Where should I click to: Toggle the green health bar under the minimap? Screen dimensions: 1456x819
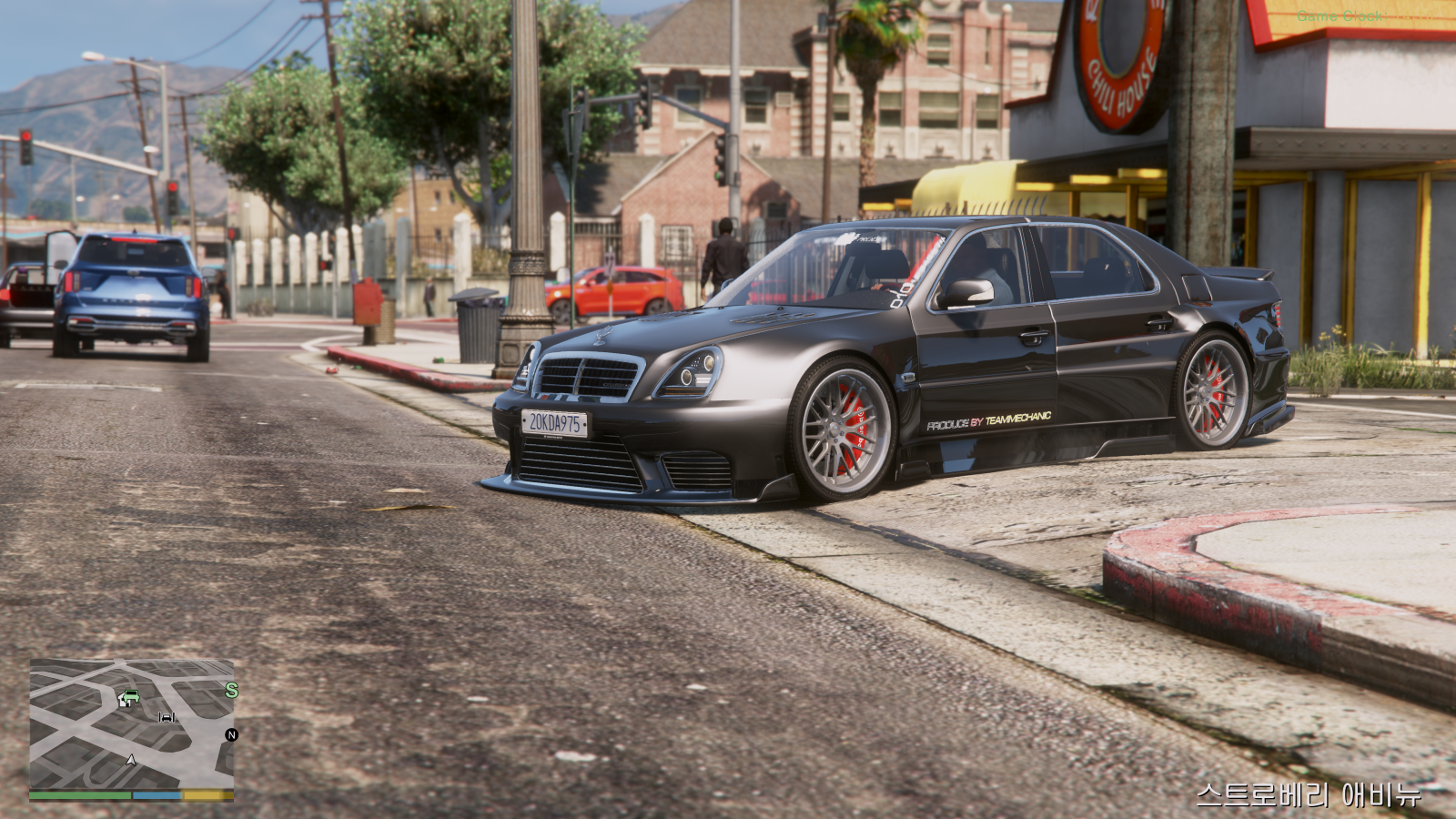click(79, 794)
